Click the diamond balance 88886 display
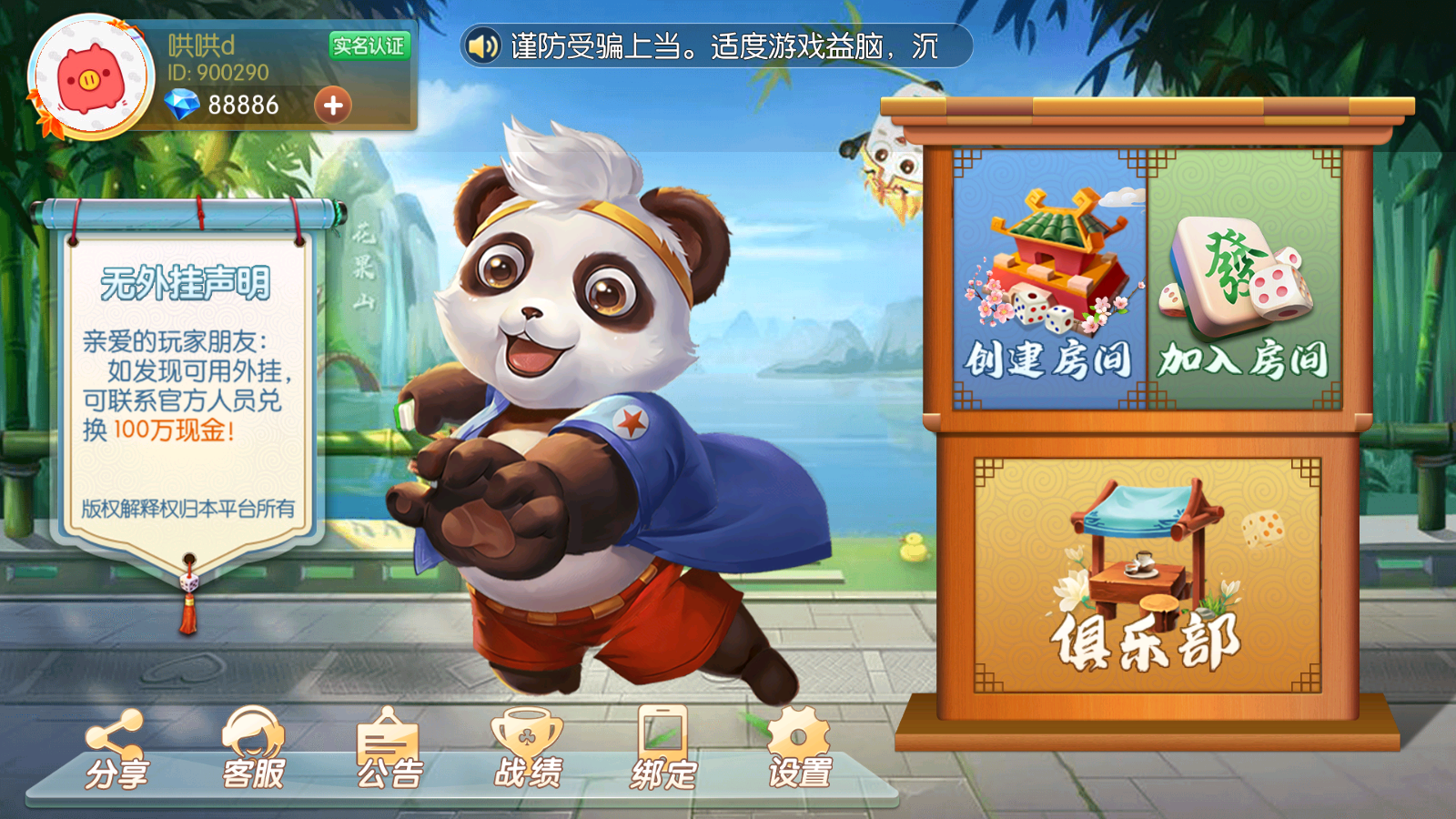This screenshot has width=1456, height=819. 246,106
